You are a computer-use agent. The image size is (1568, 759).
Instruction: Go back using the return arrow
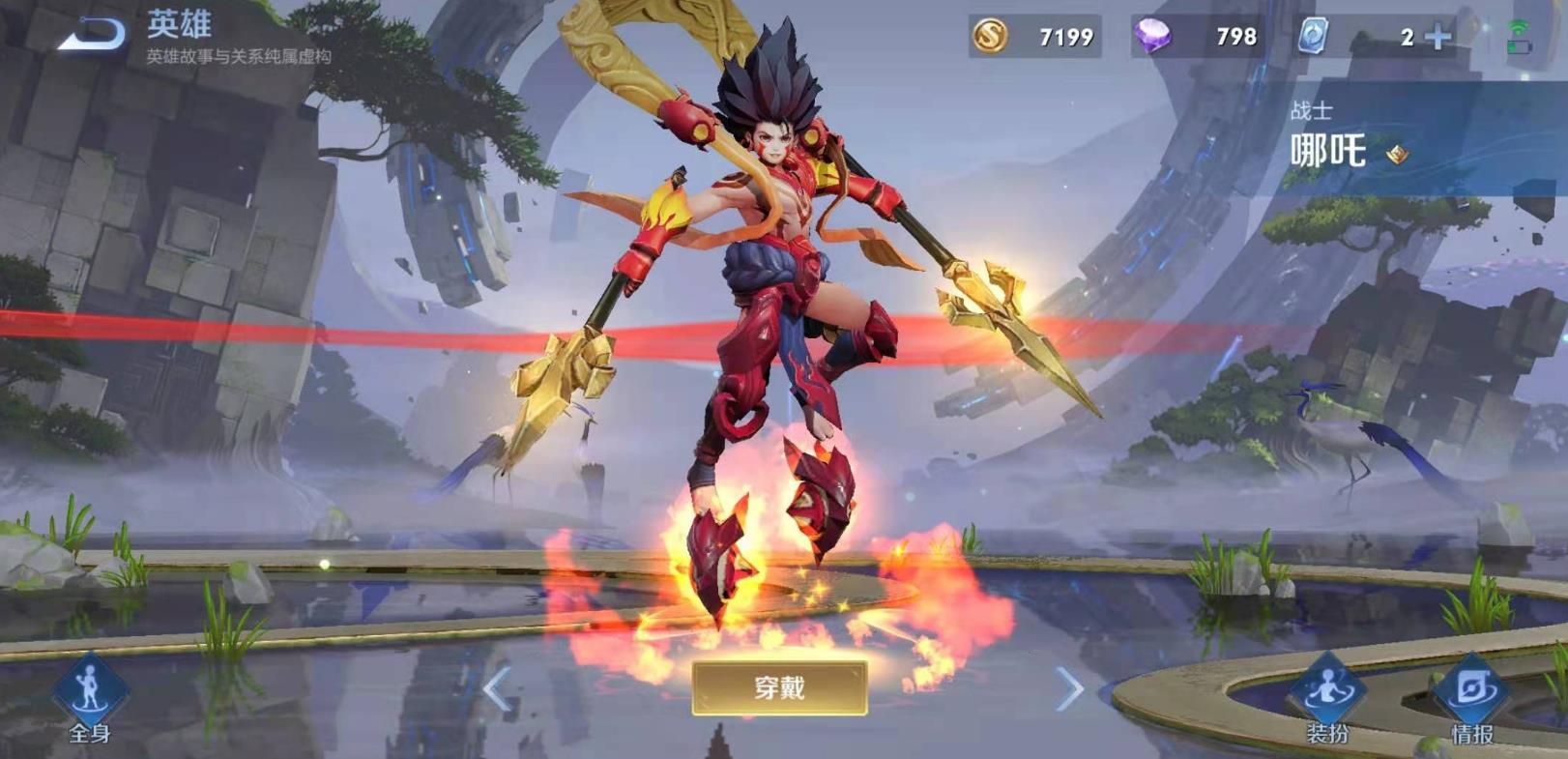(x=94, y=34)
